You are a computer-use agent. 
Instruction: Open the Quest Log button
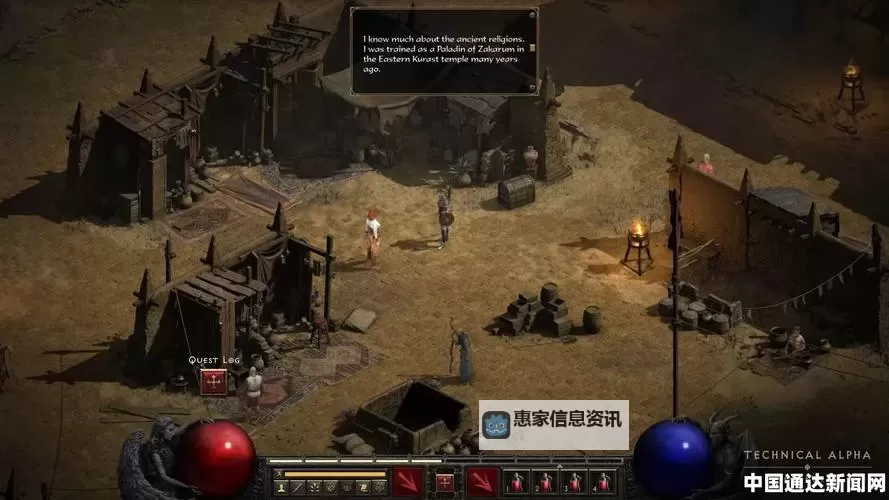click(x=212, y=381)
